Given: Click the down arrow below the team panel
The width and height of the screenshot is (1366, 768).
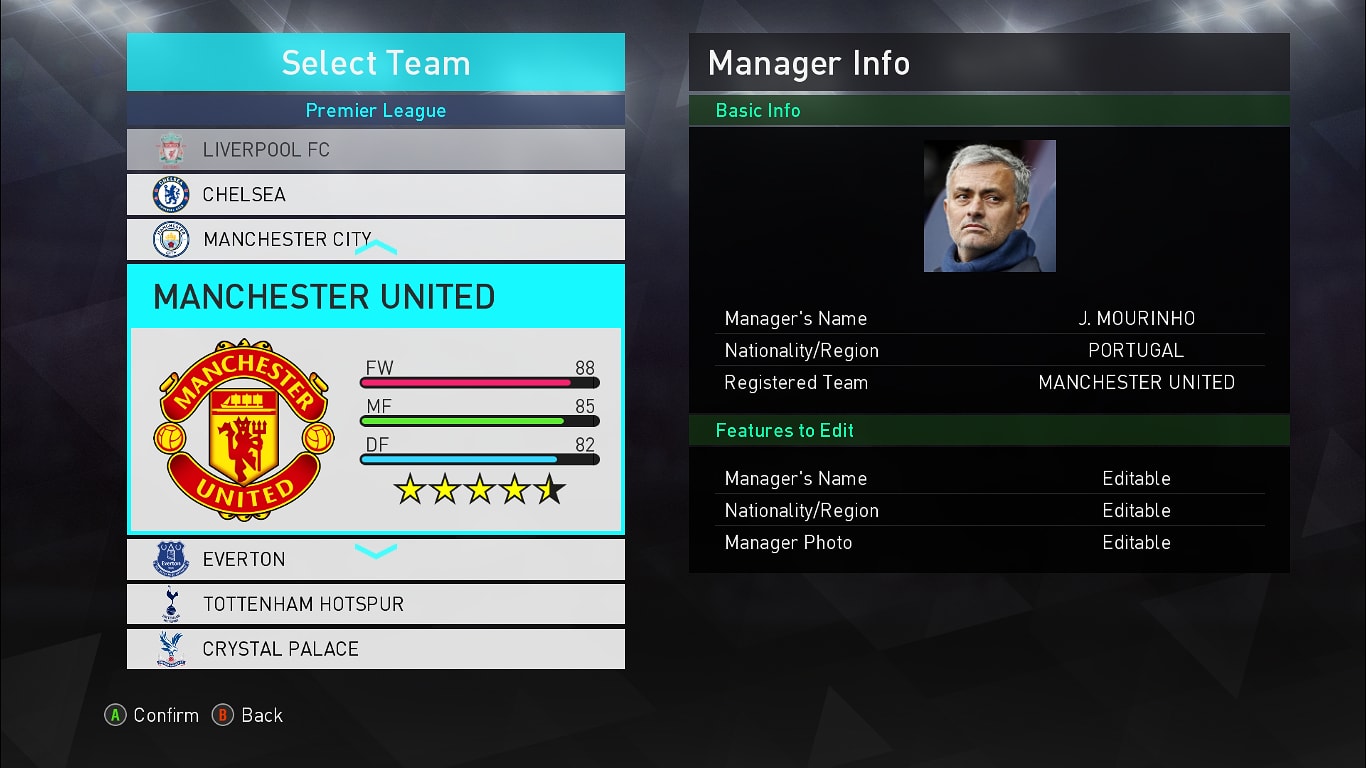Looking at the screenshot, I should click(x=376, y=550).
